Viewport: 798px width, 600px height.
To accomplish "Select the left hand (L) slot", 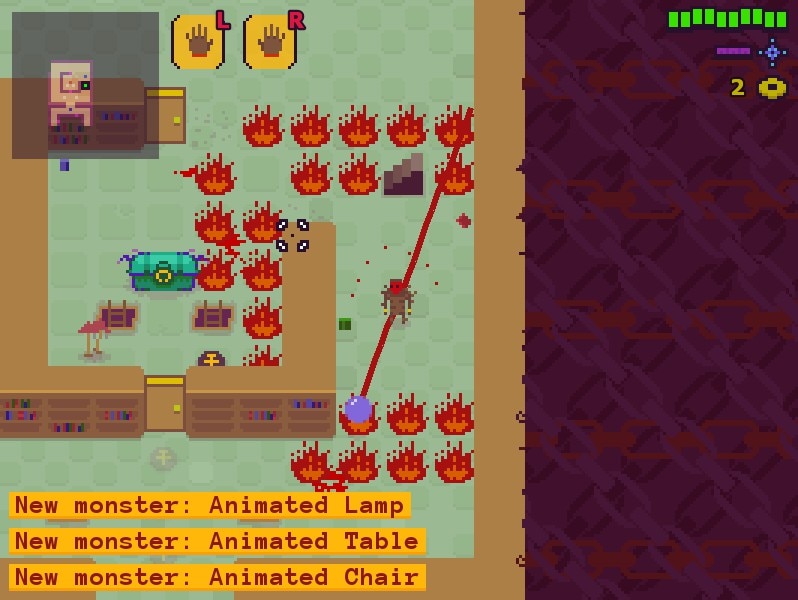I will point(197,43).
